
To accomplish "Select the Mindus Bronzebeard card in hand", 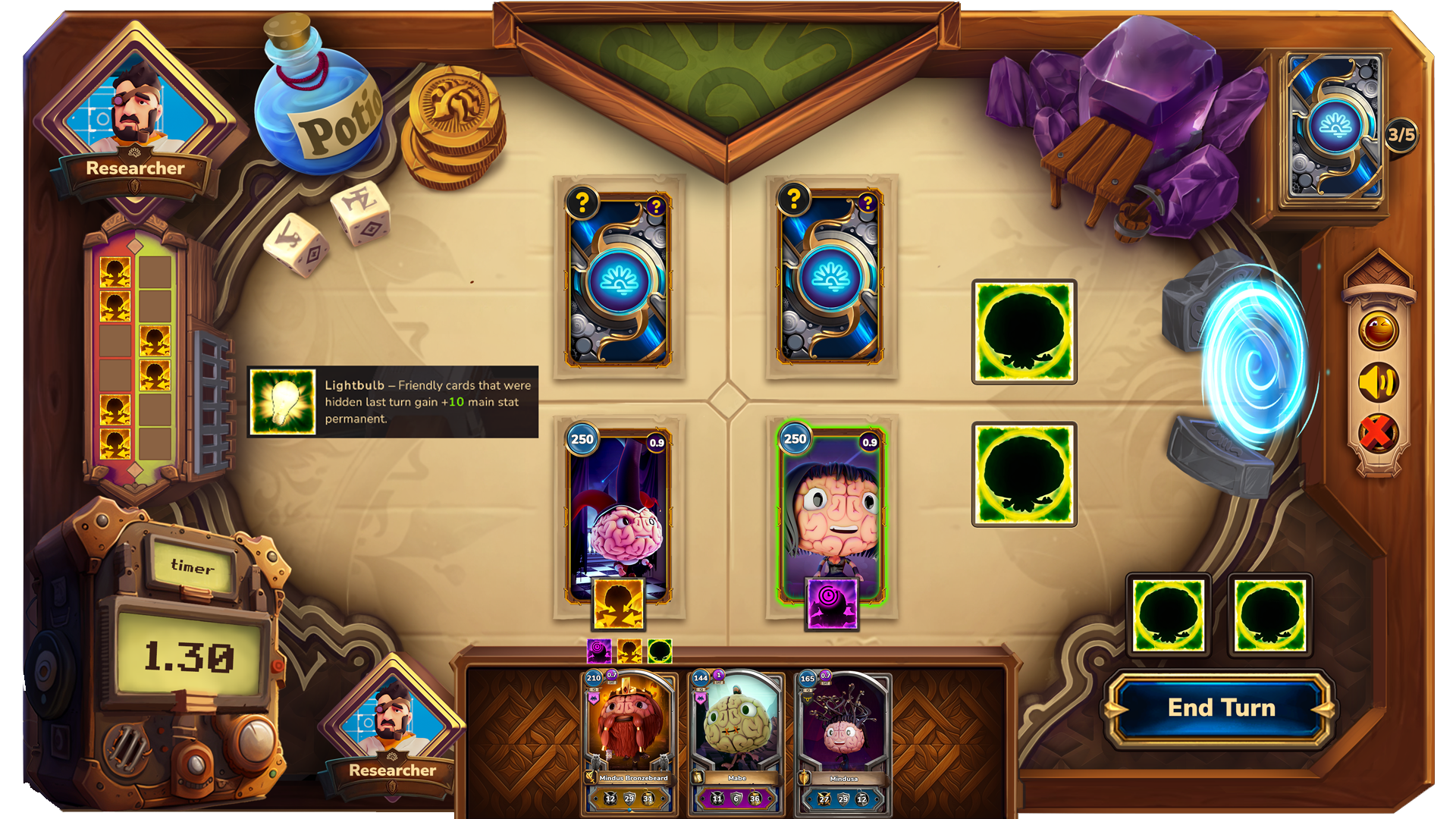I will [629, 739].
